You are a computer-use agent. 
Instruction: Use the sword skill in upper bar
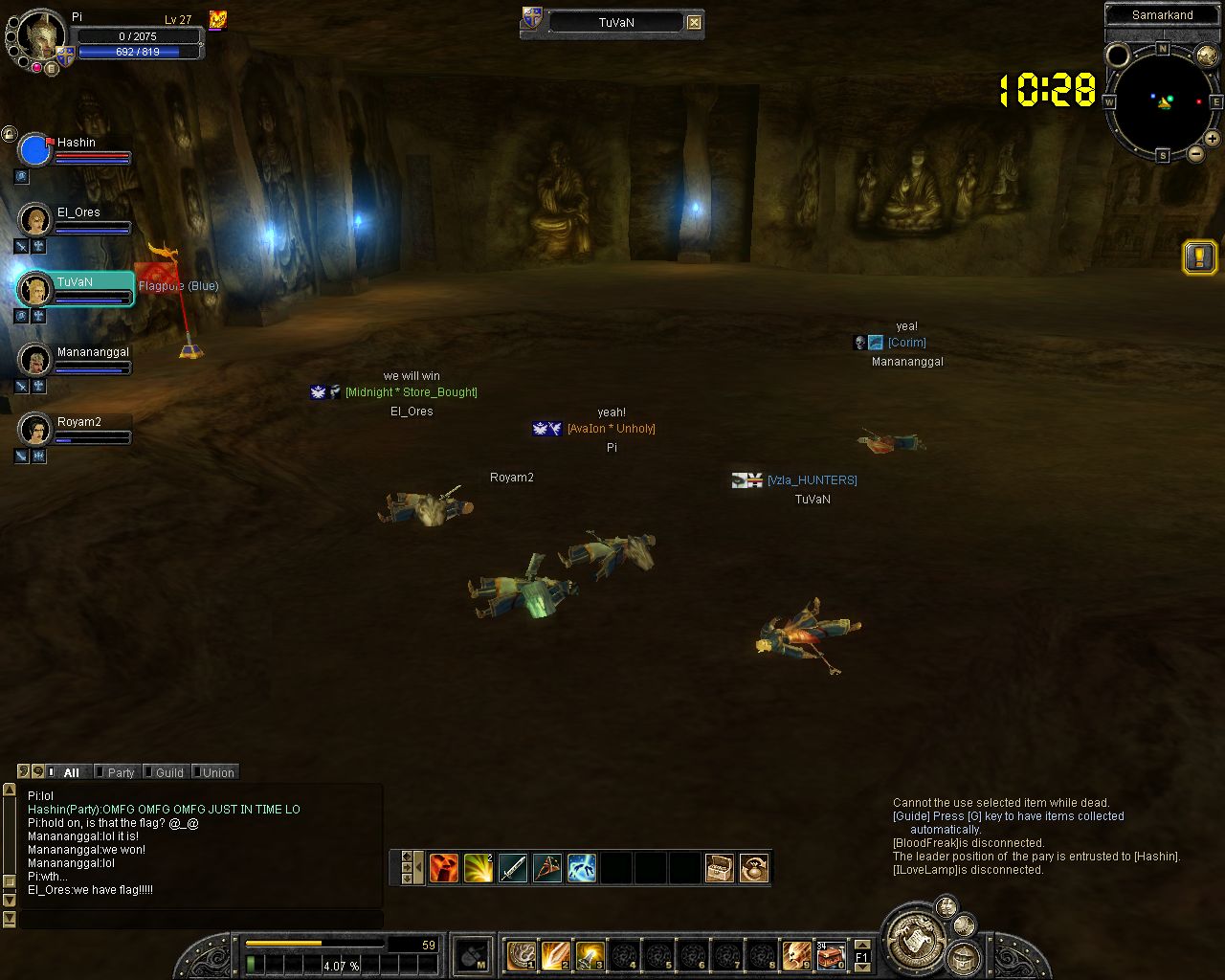click(x=513, y=868)
